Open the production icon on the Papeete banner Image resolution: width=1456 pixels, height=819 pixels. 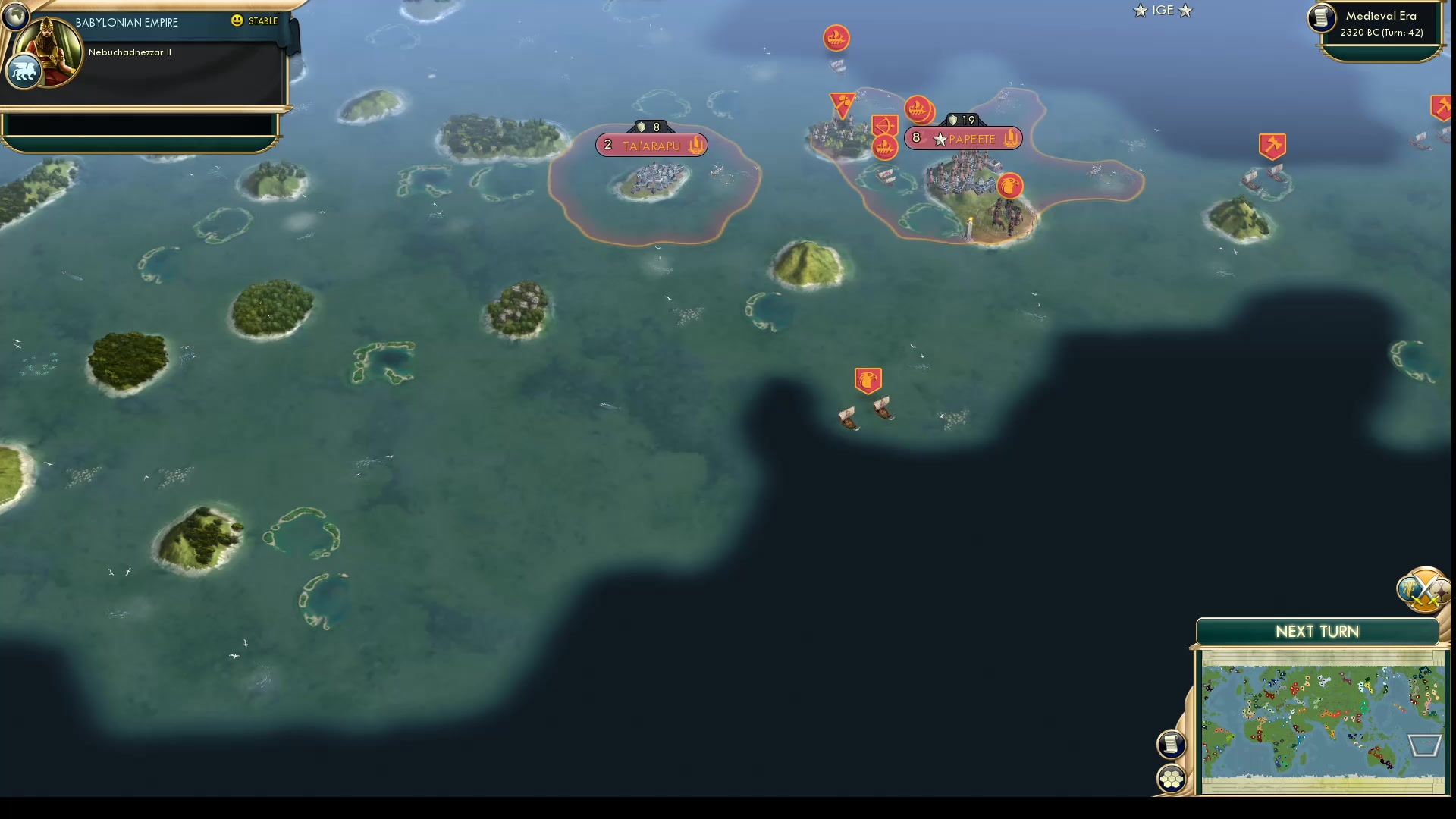[x=1011, y=139]
